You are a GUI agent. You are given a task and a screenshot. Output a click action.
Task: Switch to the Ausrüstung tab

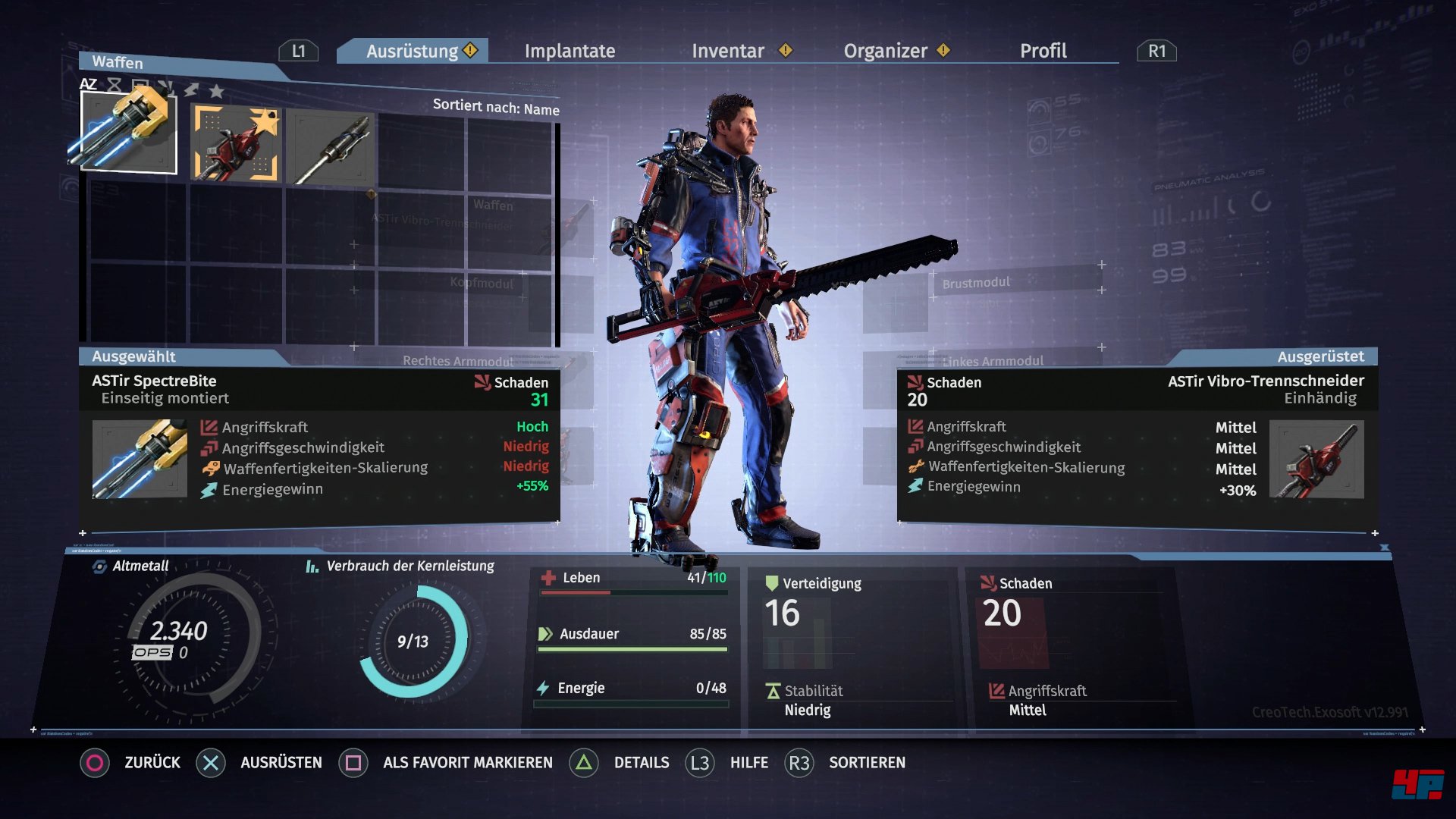pyautogui.click(x=413, y=51)
